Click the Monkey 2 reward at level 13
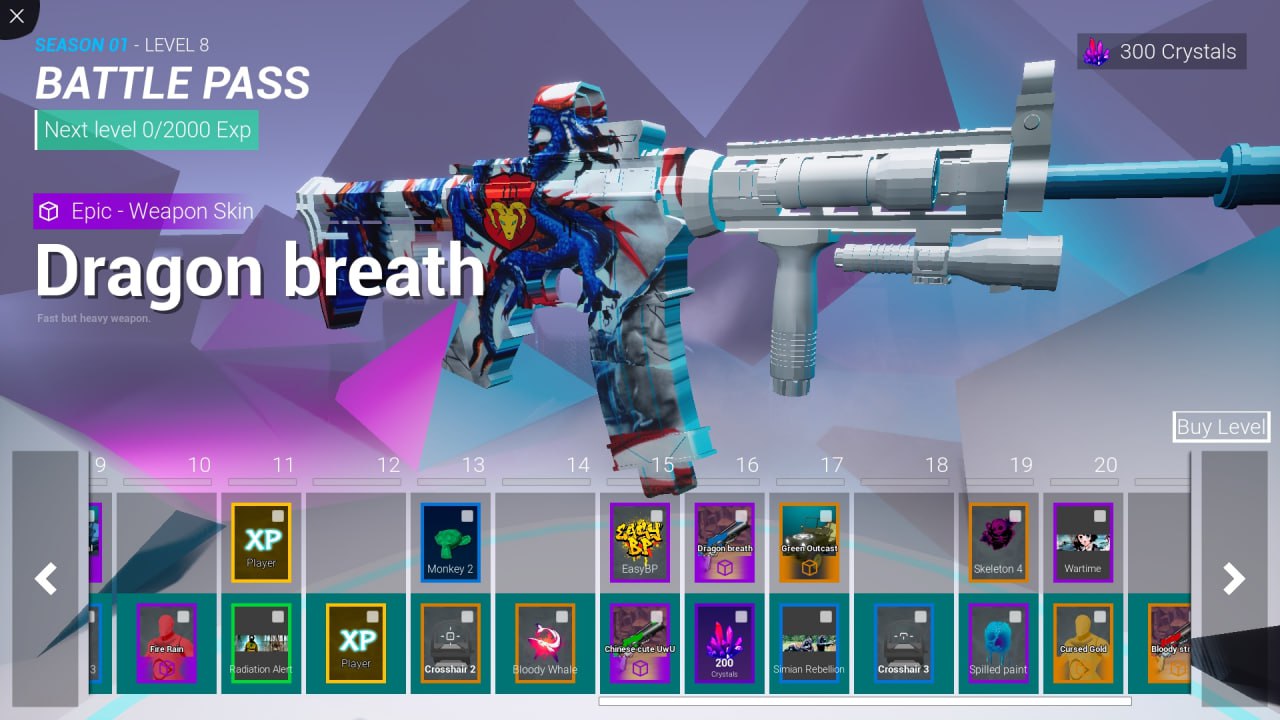1280x720 pixels. tap(450, 541)
